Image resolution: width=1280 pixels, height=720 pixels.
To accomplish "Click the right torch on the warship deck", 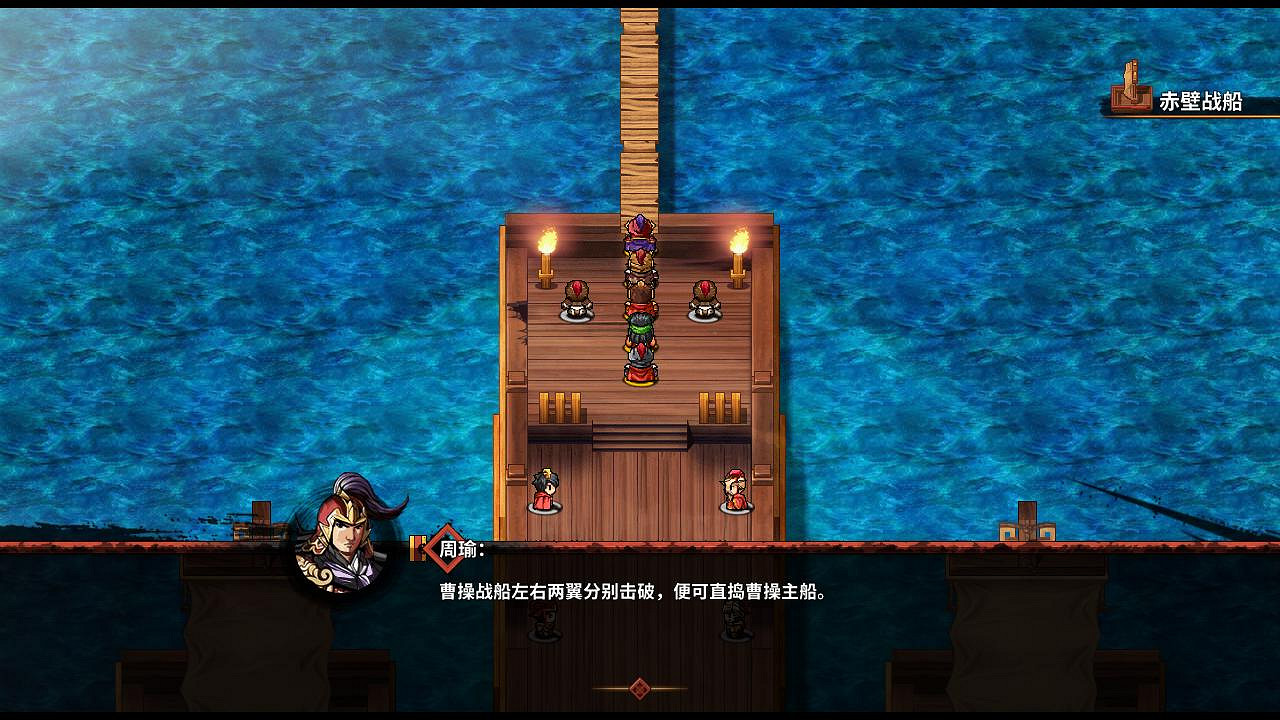I will coord(738,245).
